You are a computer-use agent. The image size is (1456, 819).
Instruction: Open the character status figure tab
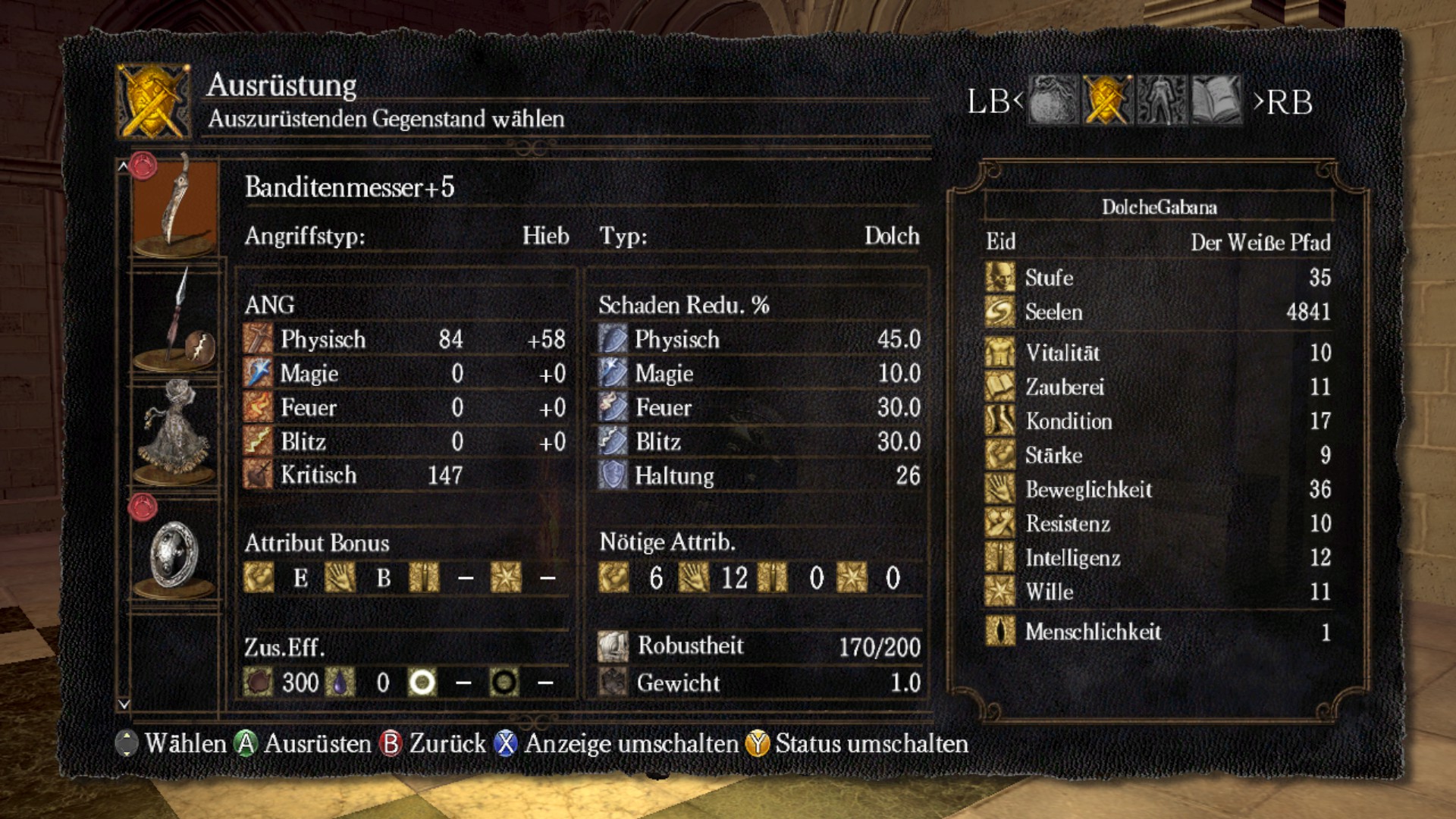coord(1161,100)
